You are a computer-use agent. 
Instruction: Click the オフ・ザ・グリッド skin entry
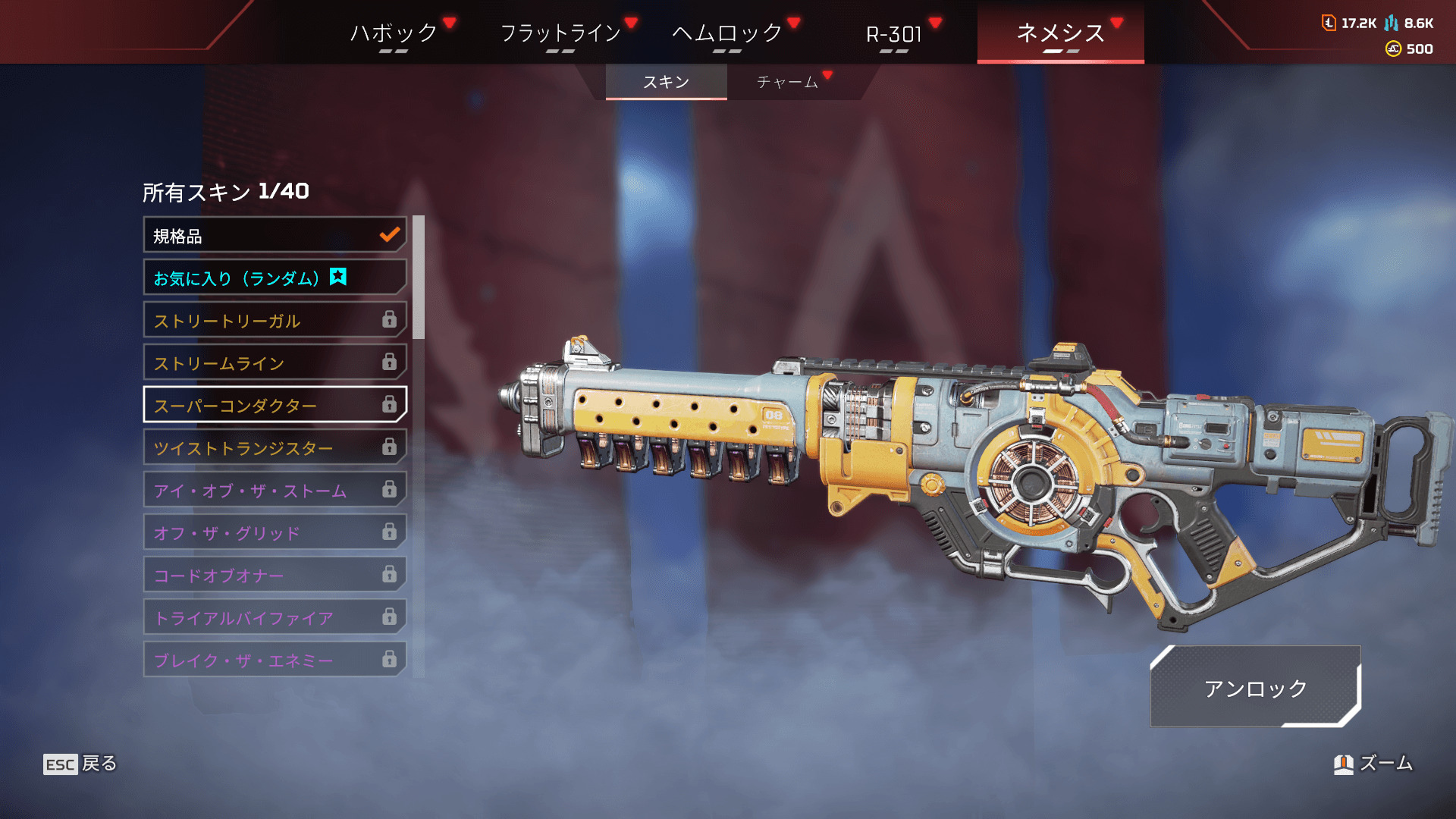pyautogui.click(x=275, y=533)
